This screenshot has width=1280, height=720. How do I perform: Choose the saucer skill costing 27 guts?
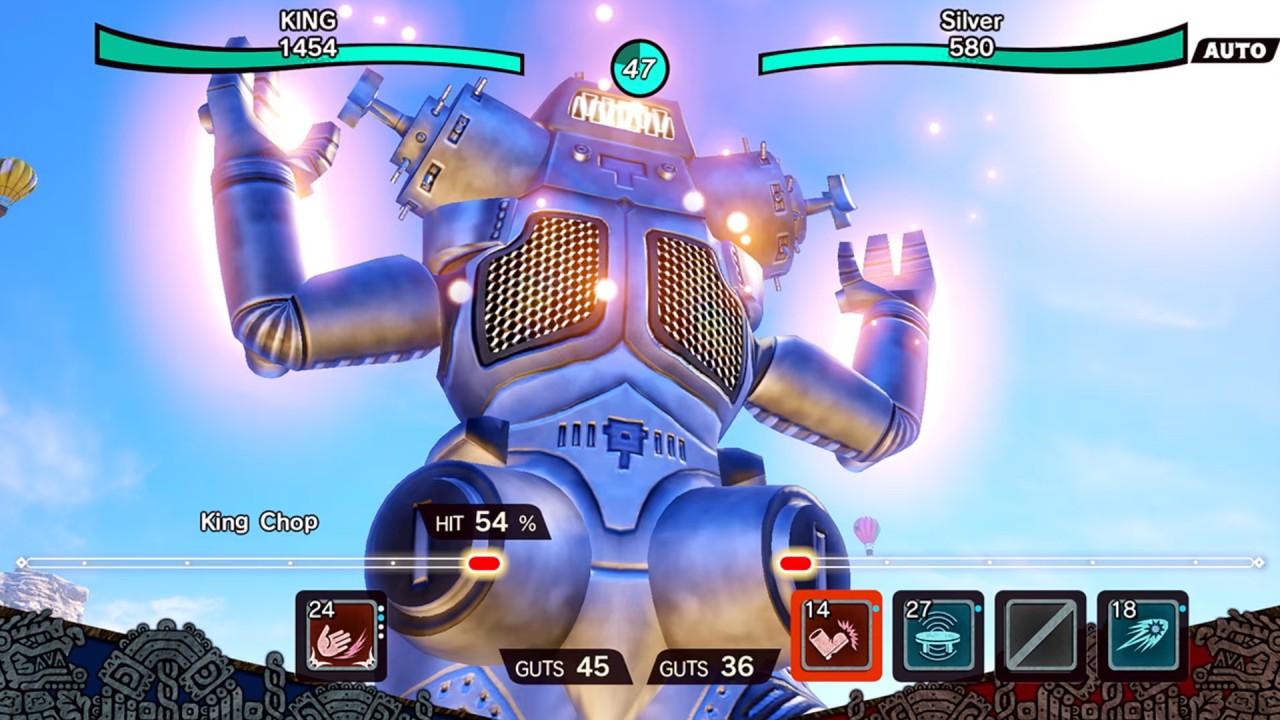click(938, 636)
